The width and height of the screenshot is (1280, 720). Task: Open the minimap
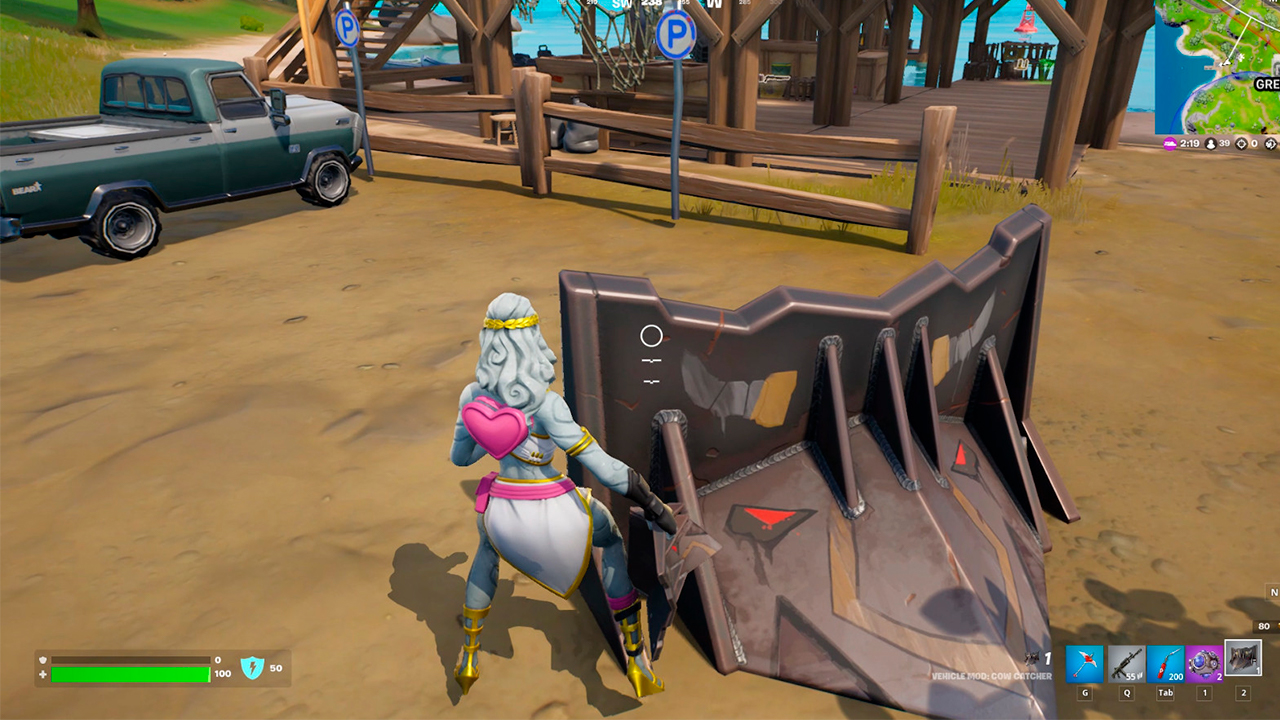pyautogui.click(x=1217, y=66)
